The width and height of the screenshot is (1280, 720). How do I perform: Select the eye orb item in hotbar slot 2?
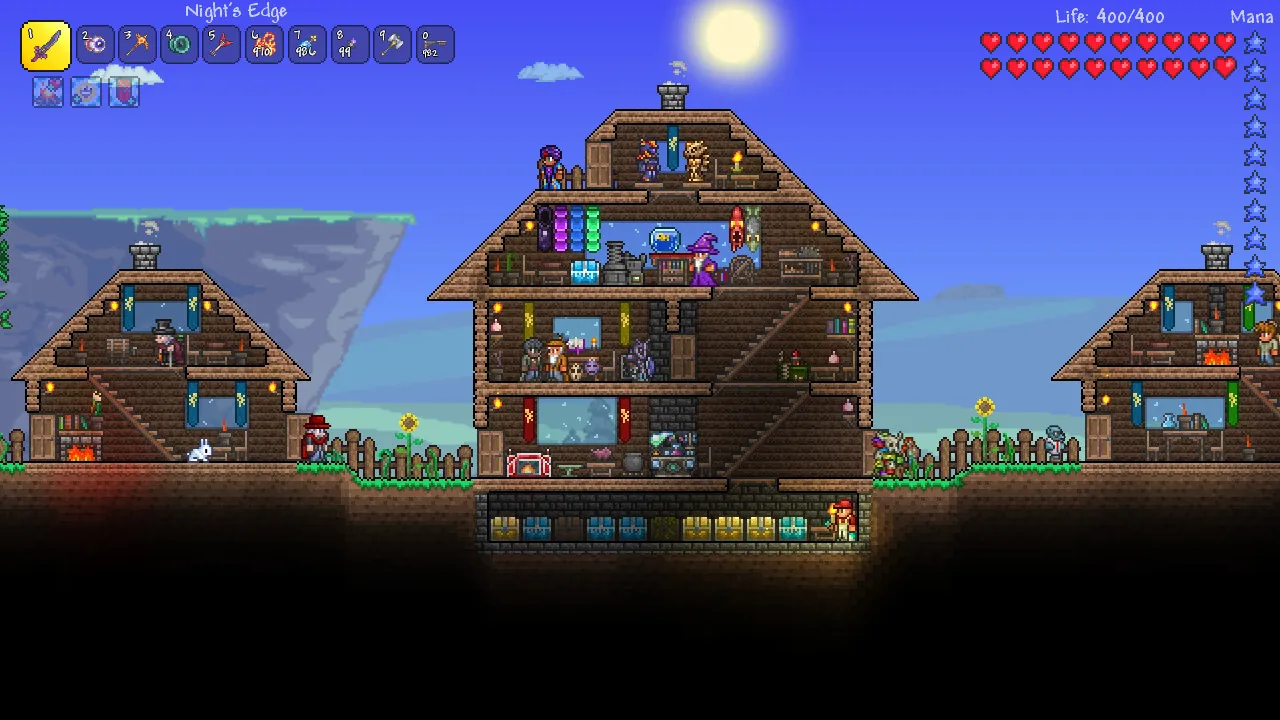[x=94, y=44]
